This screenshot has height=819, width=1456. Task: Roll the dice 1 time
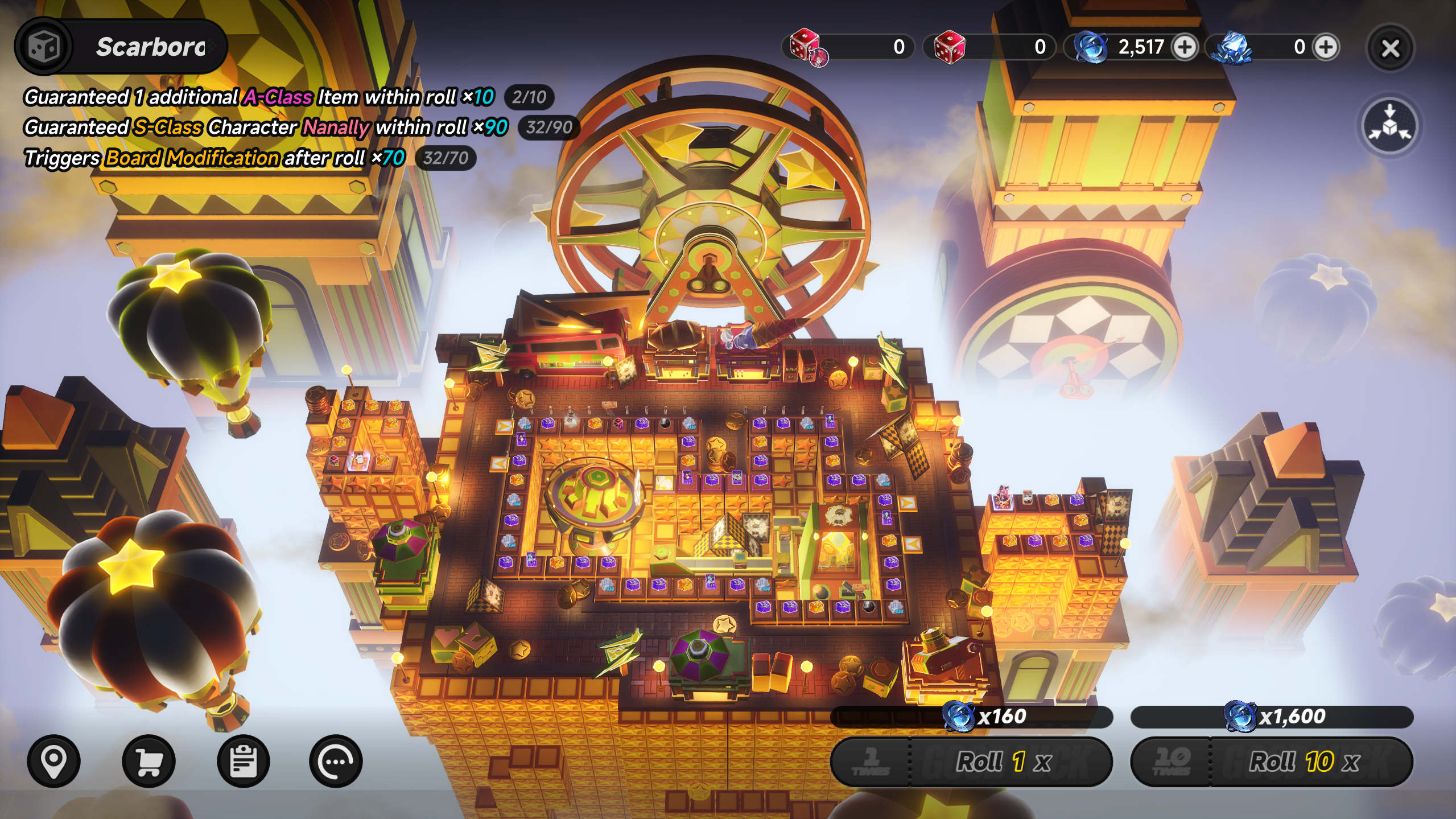tap(972, 761)
